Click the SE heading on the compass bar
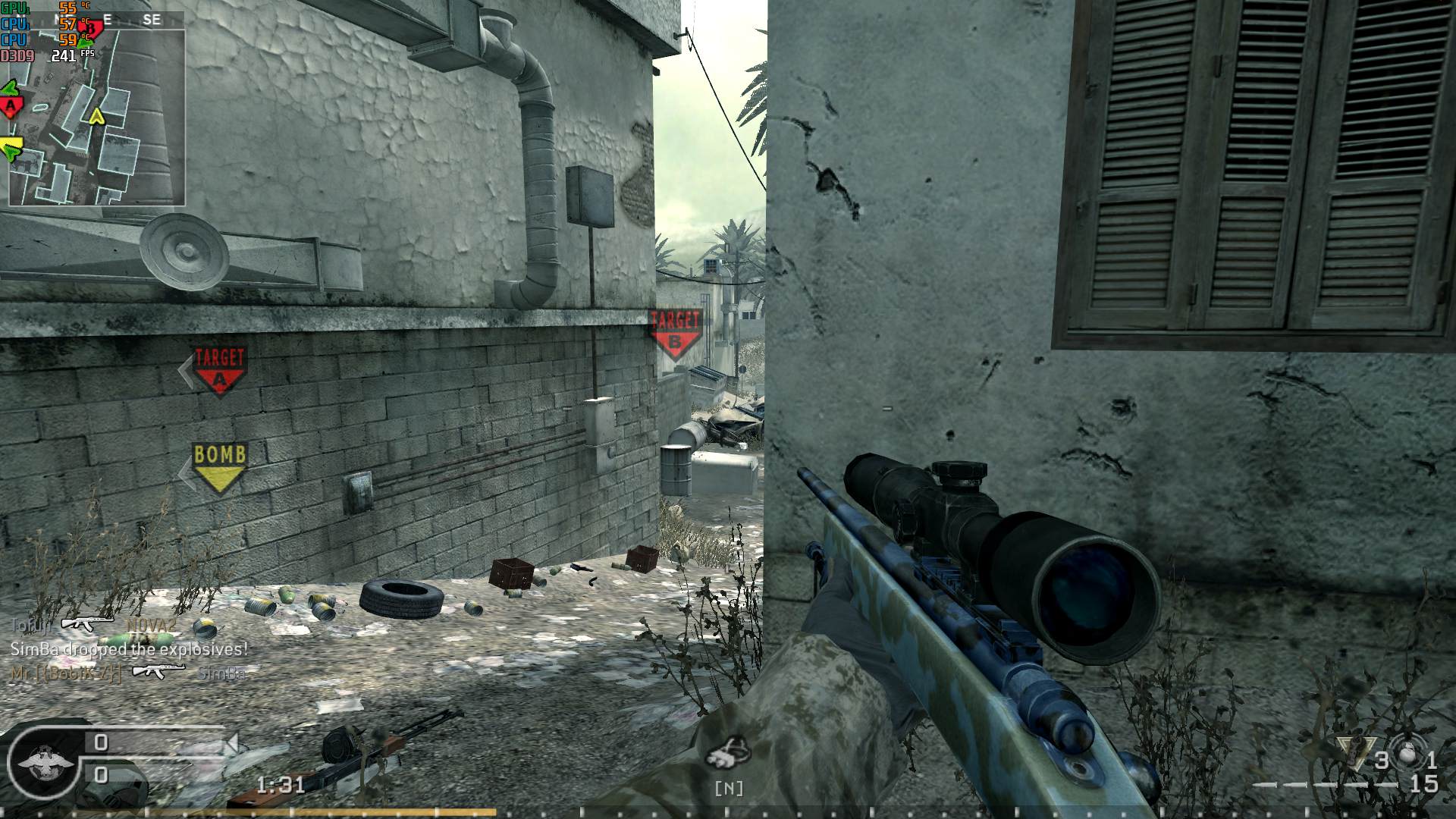1456x819 pixels. click(152, 19)
